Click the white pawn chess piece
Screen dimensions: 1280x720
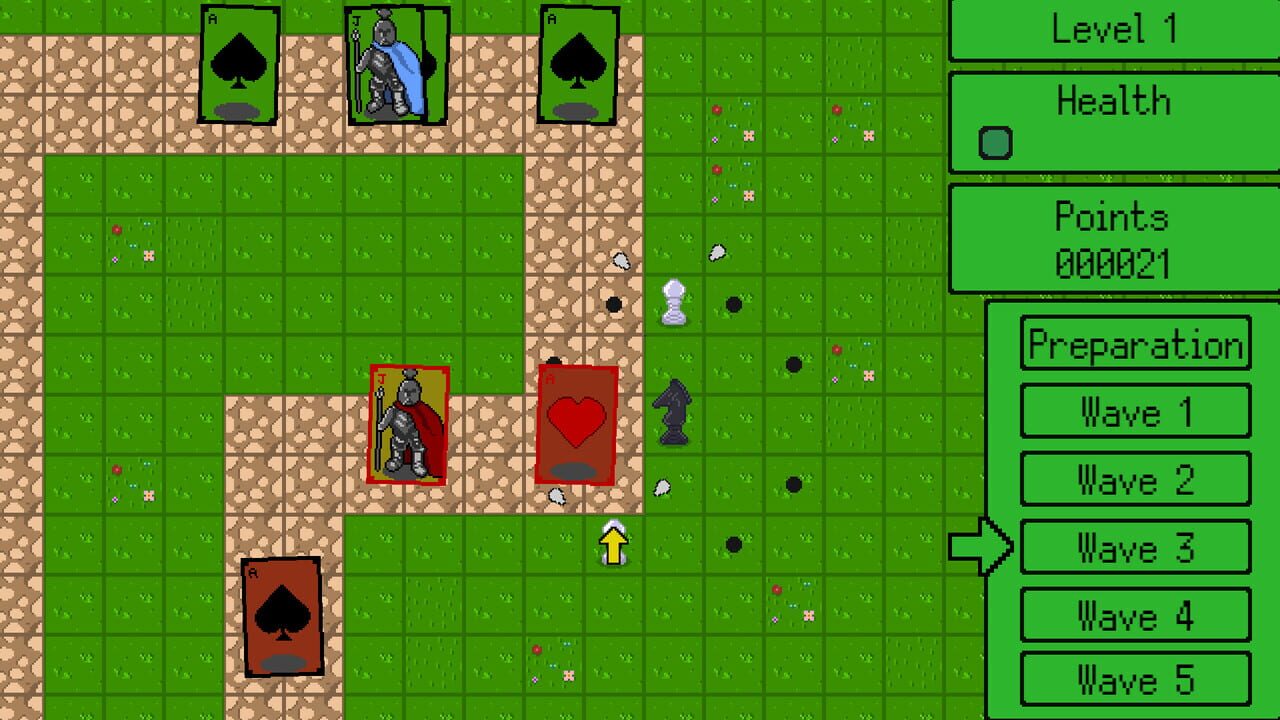click(675, 303)
